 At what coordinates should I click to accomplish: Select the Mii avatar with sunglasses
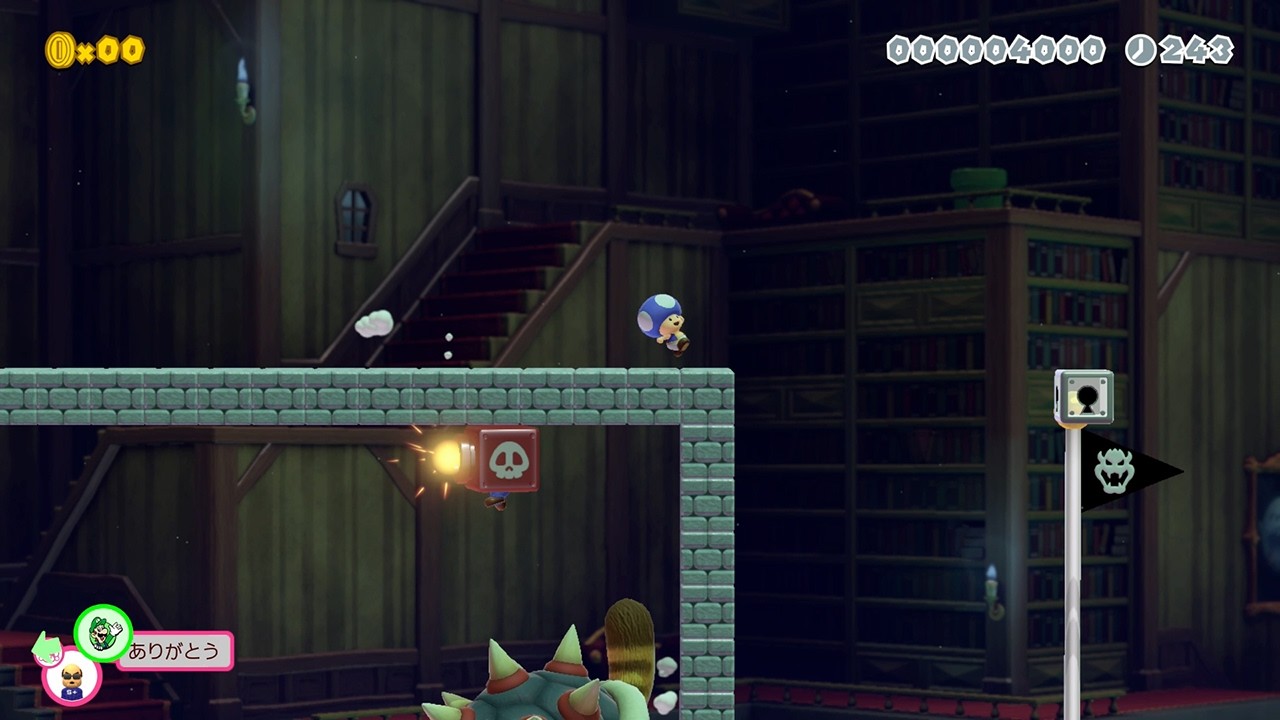click(71, 678)
